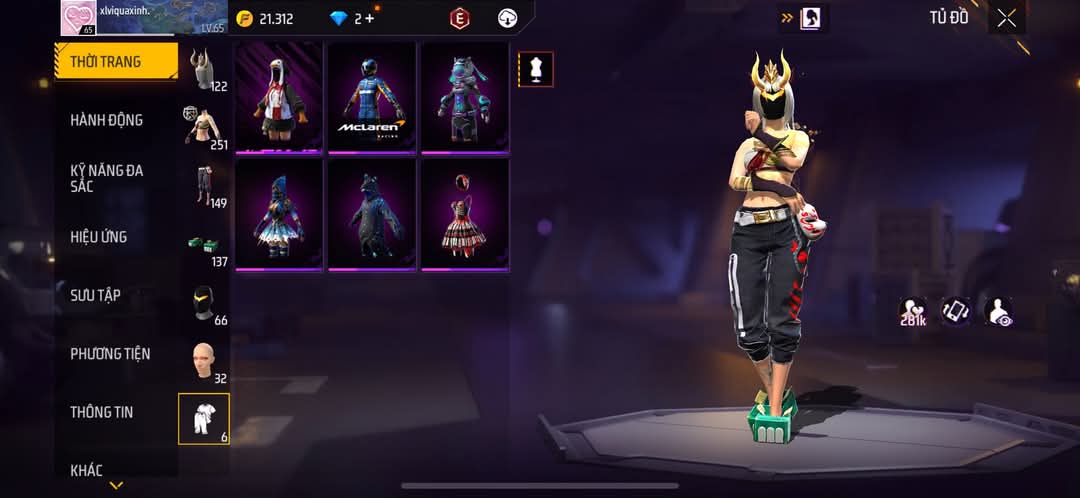Screen dimensions: 1080x498
Task: Open the likes icon showing 281k
Action: (912, 311)
